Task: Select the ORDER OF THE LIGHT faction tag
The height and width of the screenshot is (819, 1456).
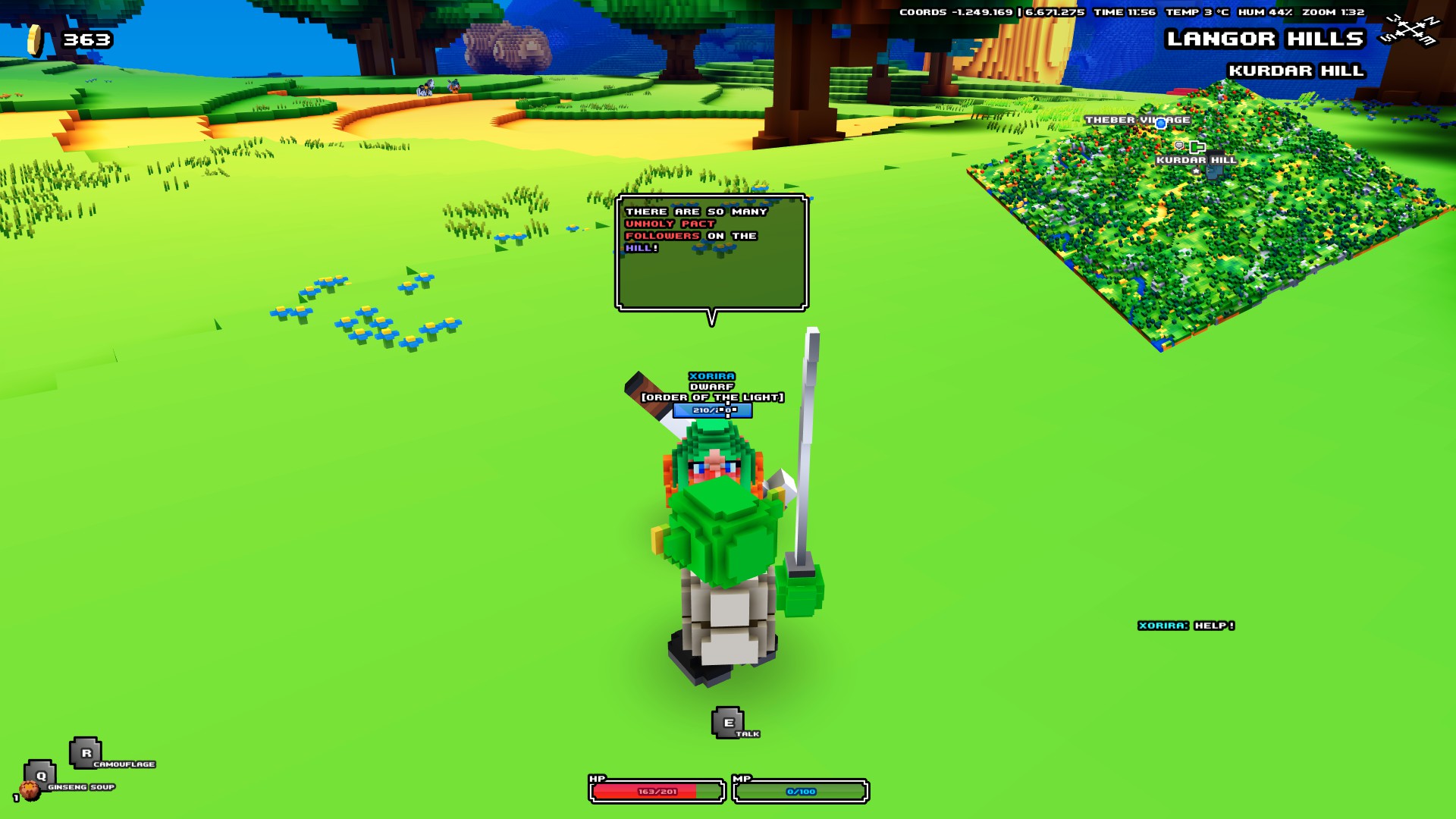Action: coord(711,395)
